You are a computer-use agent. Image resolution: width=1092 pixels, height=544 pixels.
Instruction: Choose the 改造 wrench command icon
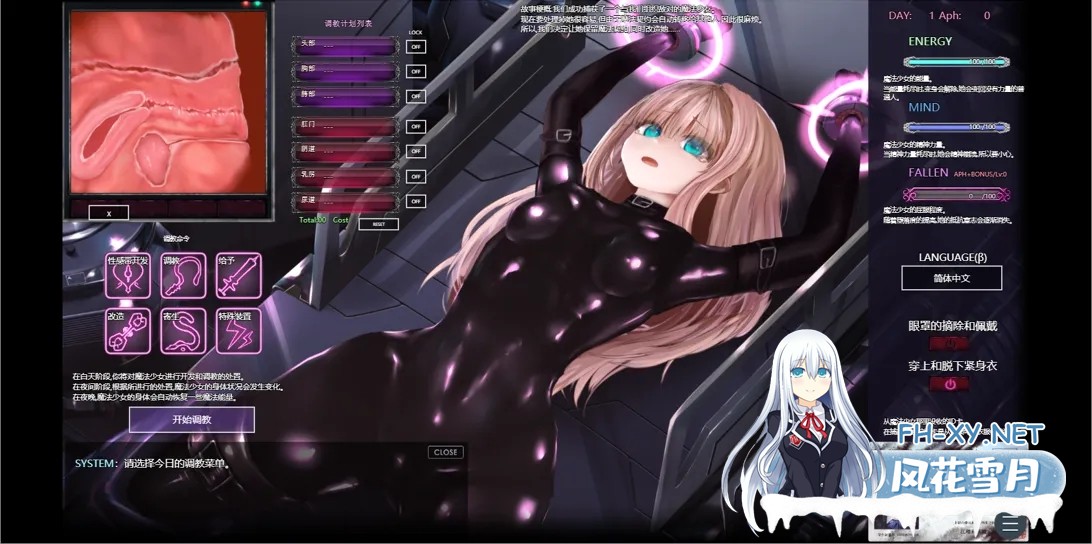point(128,331)
